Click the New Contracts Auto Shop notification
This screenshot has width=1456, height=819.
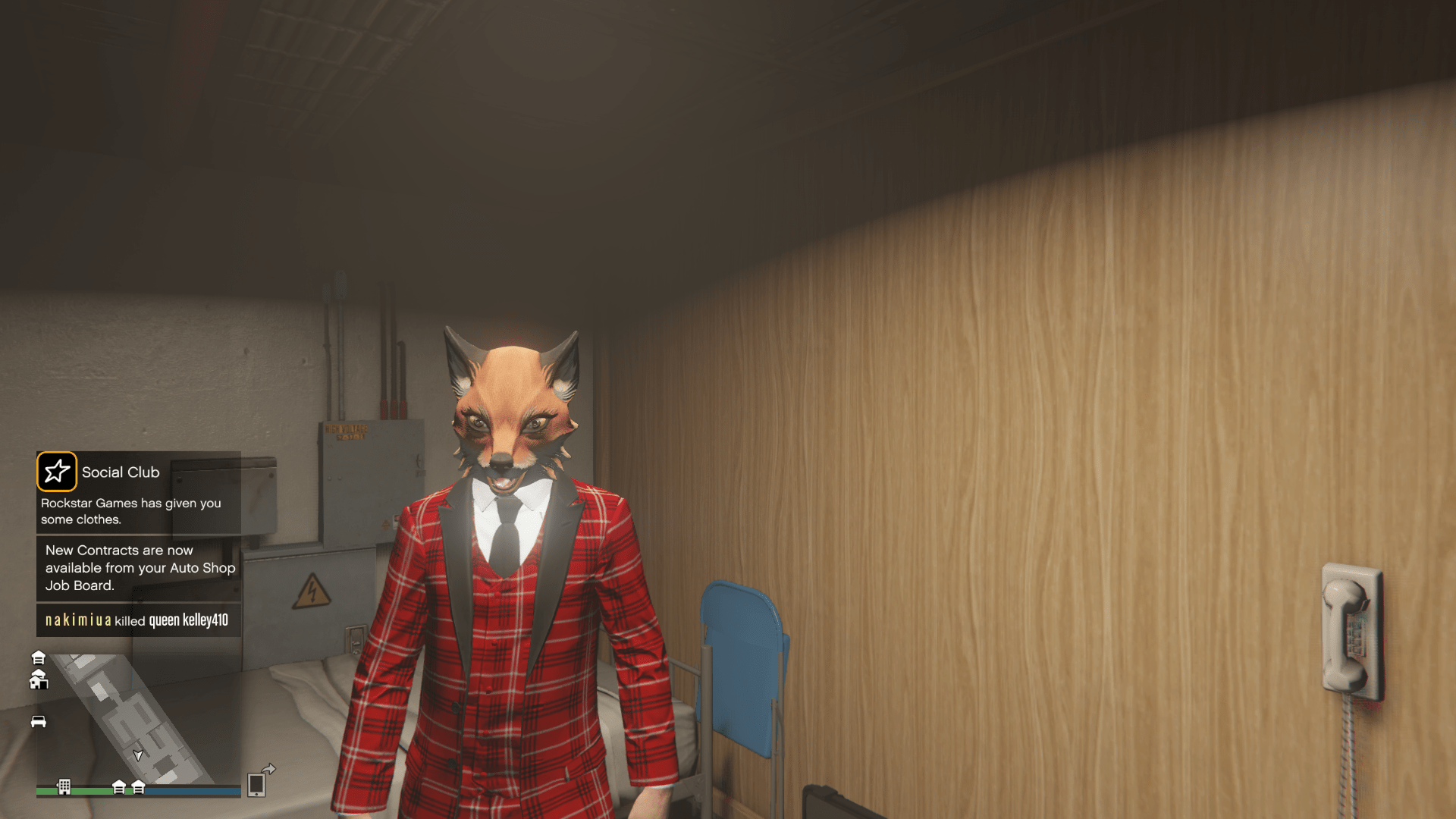tap(140, 568)
